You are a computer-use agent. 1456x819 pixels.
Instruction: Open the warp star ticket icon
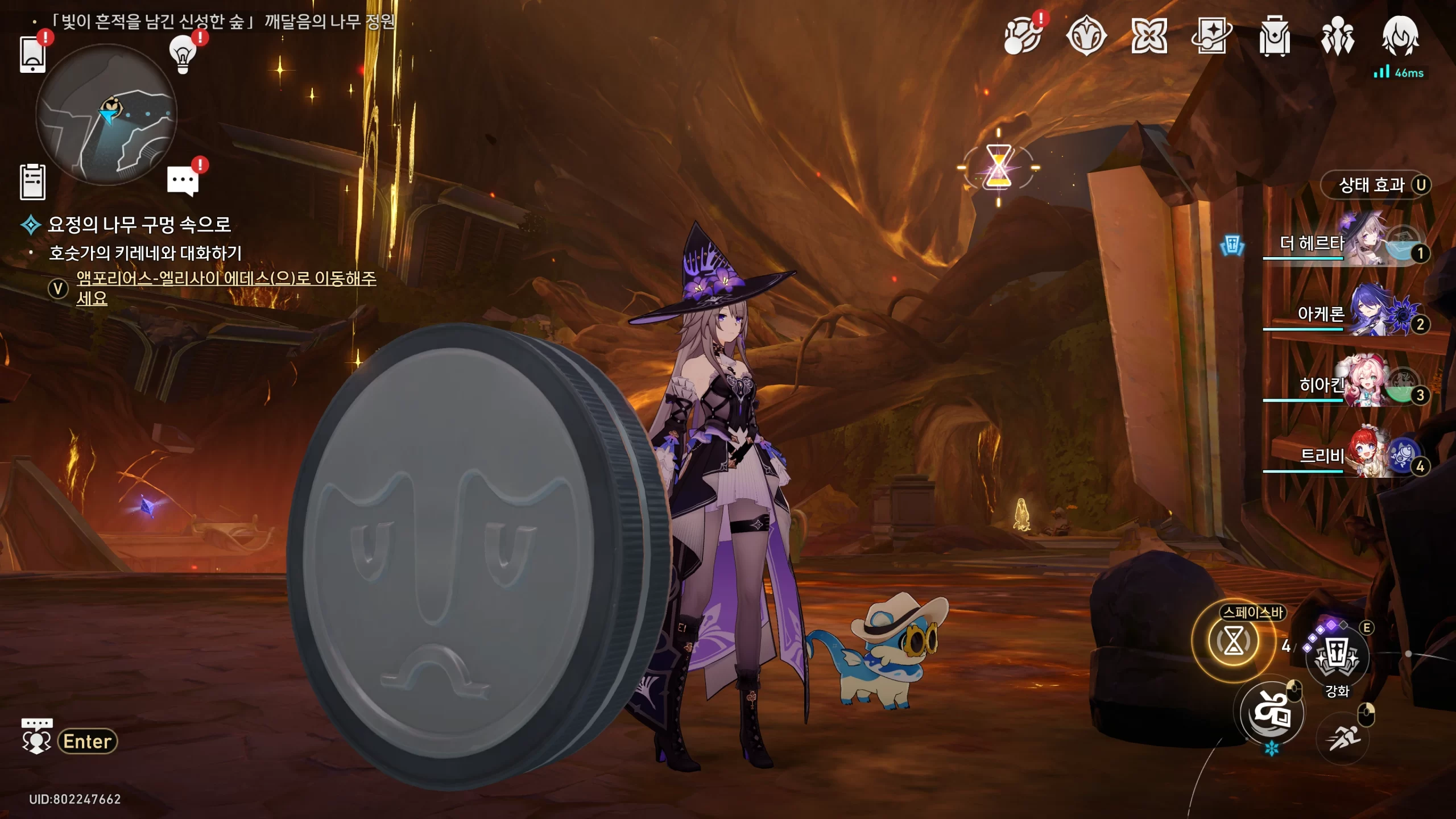coord(1211,36)
